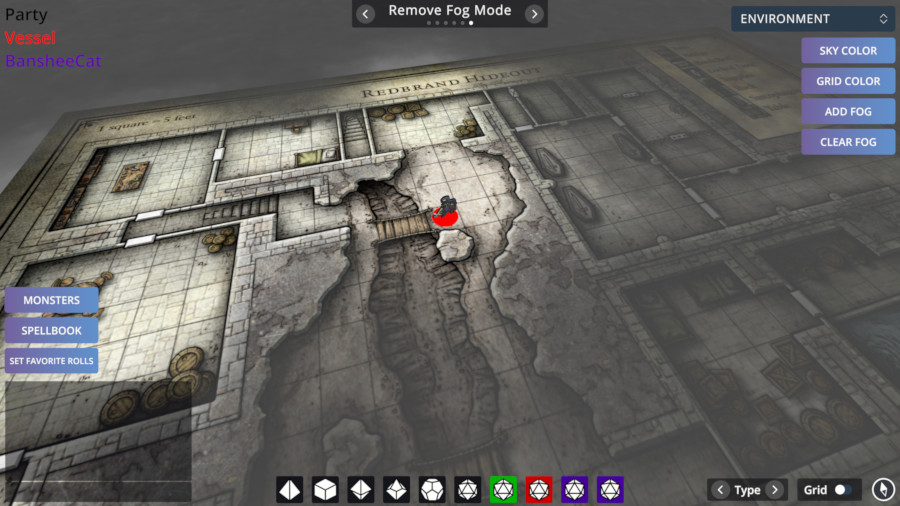Show the Spellbook
The image size is (900, 506).
51,330
